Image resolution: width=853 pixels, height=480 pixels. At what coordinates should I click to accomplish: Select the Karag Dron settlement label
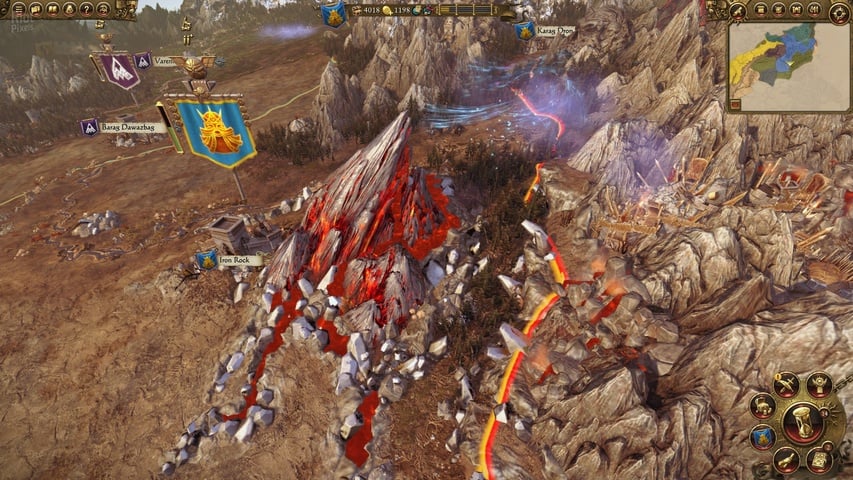557,31
